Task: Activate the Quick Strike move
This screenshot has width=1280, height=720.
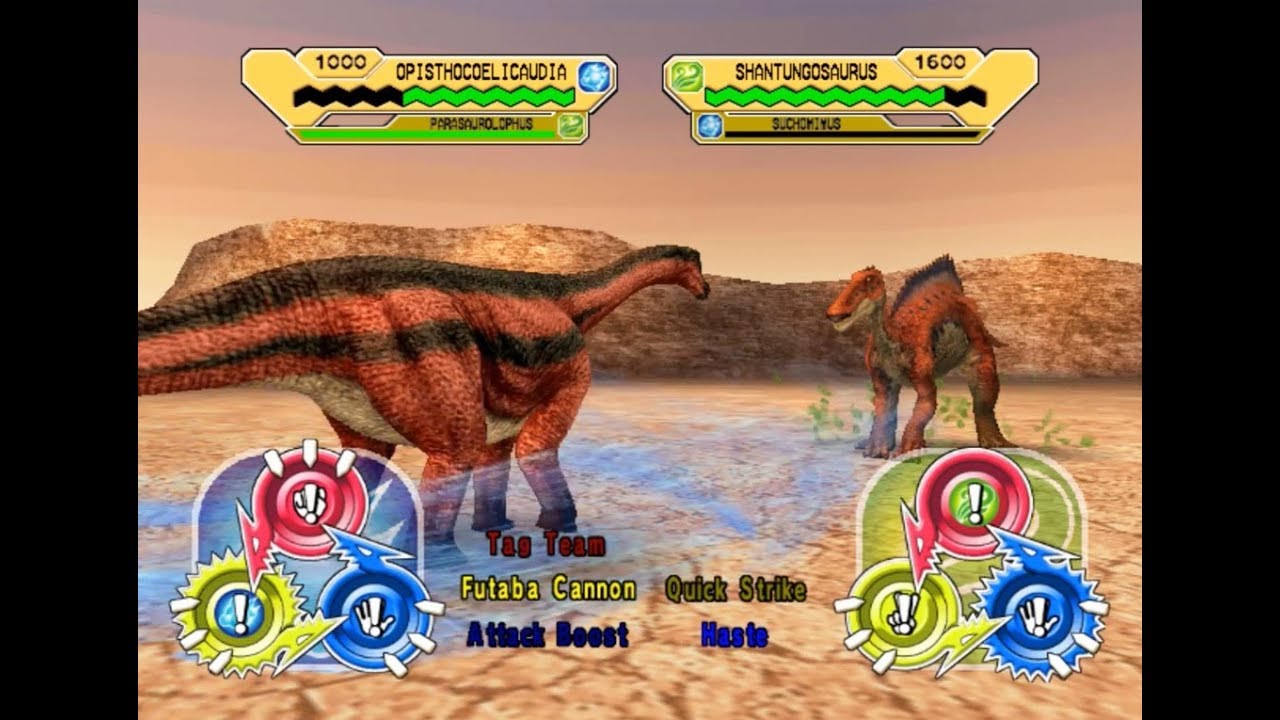Action: click(737, 590)
